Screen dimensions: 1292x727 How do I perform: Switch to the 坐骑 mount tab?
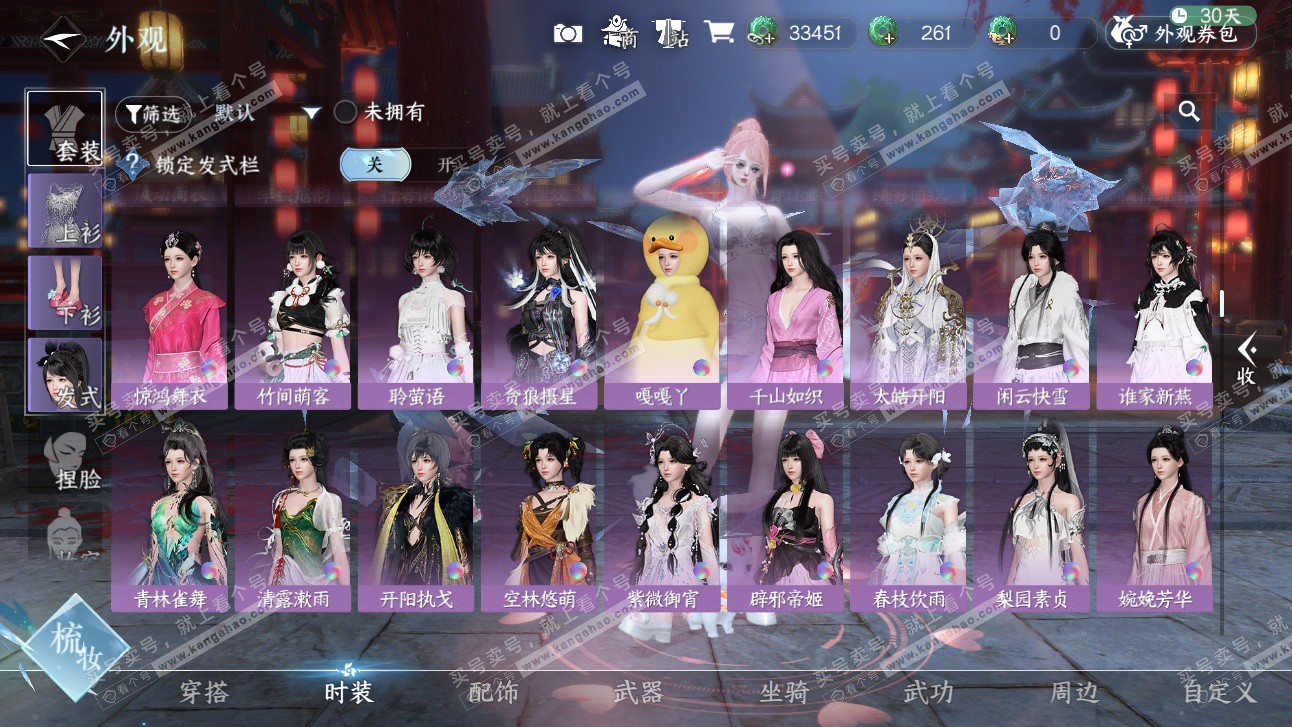(783, 691)
